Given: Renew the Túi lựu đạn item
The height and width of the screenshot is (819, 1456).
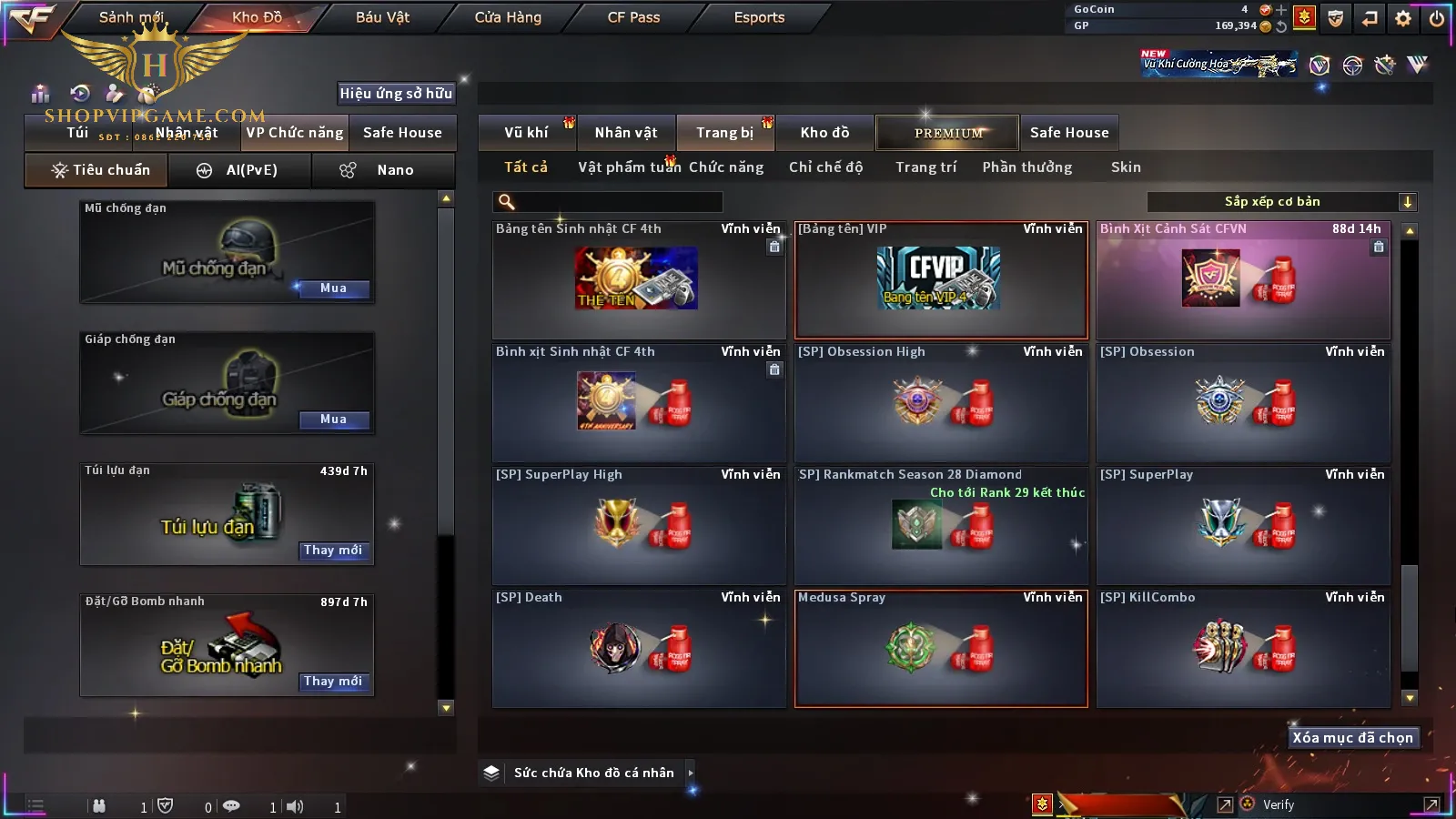Looking at the screenshot, I should (333, 551).
